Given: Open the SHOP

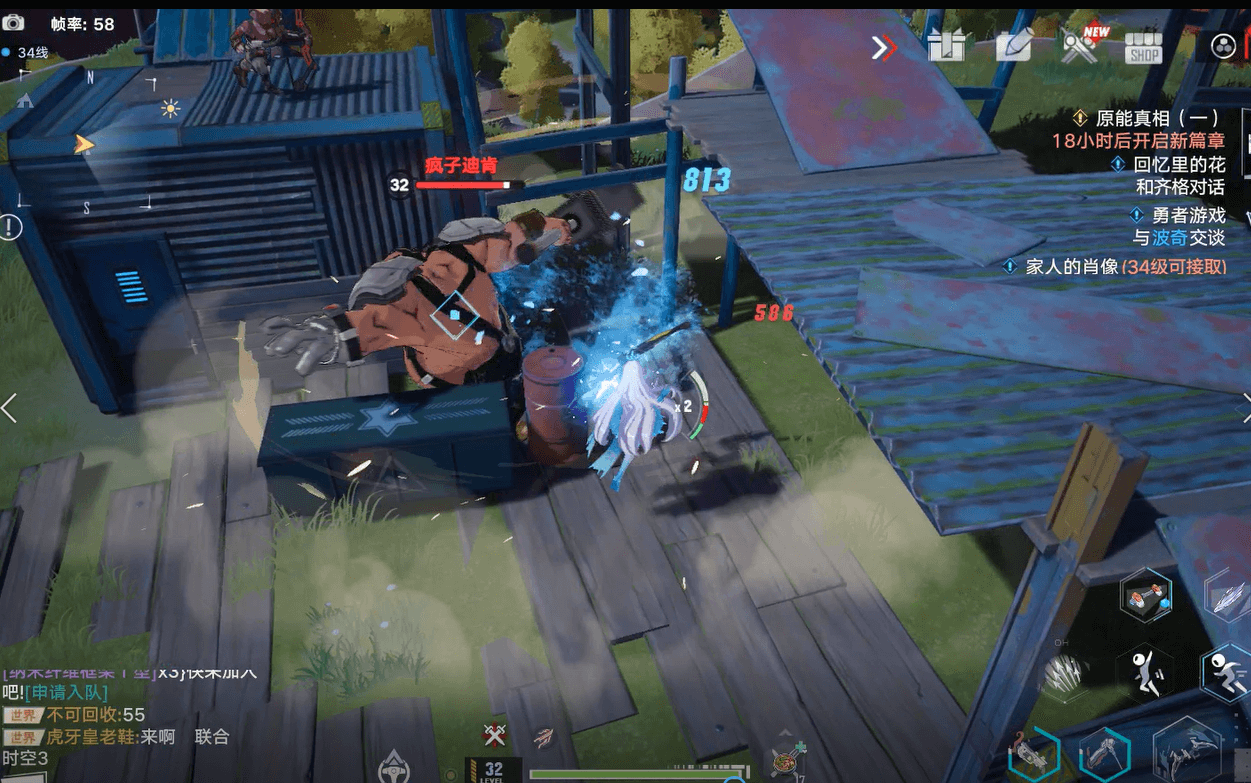Looking at the screenshot, I should (x=1143, y=47).
